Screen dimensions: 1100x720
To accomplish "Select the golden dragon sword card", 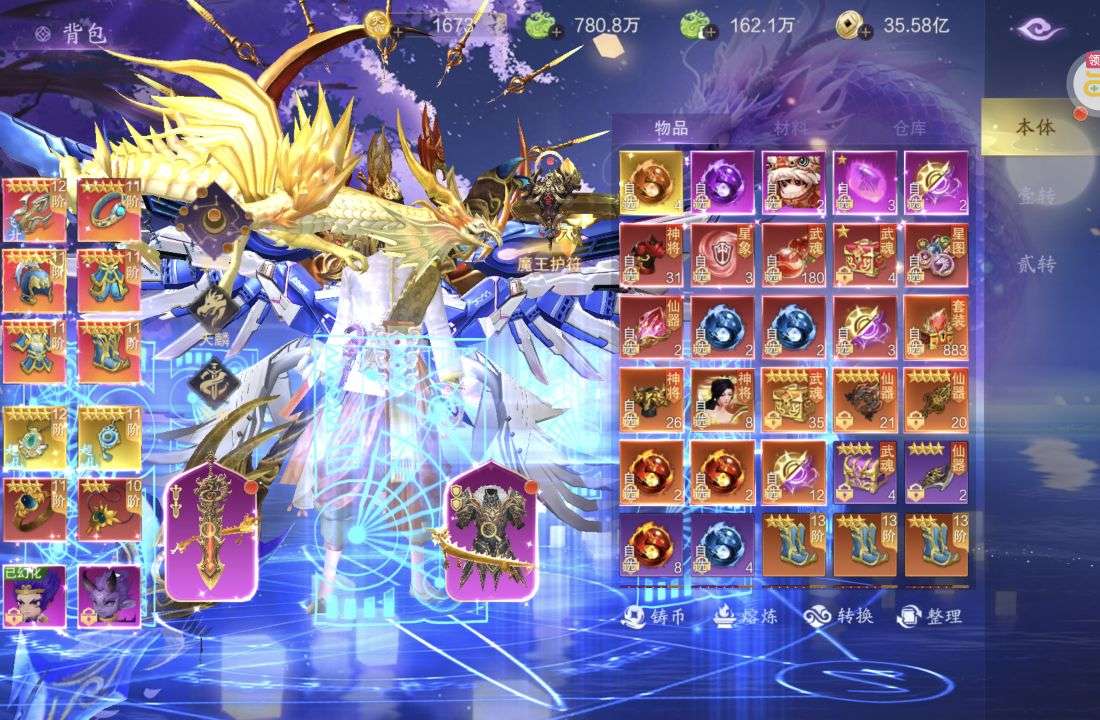I will [x=204, y=531].
